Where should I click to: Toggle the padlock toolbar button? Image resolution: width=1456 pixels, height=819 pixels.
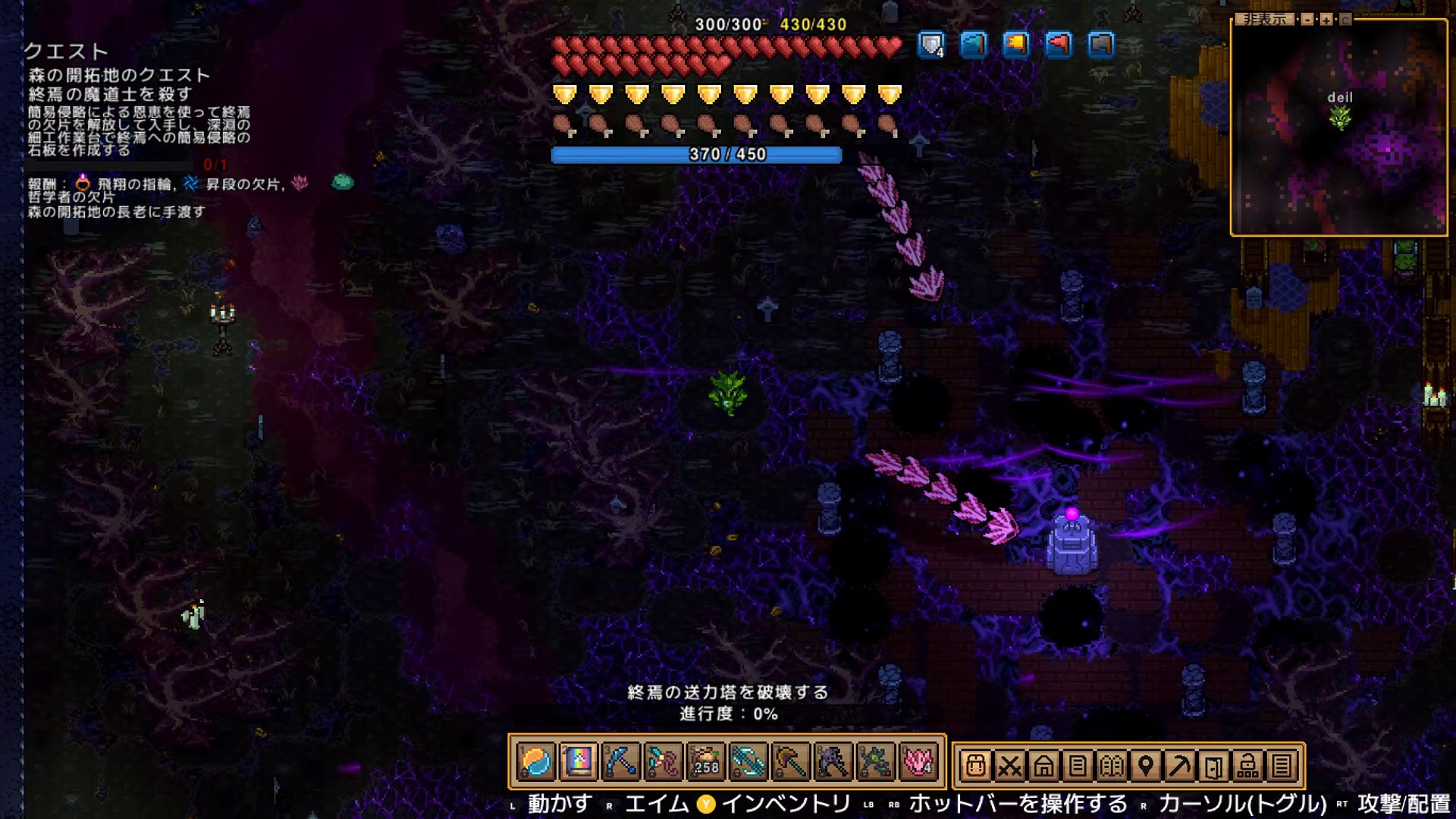click(x=1247, y=766)
